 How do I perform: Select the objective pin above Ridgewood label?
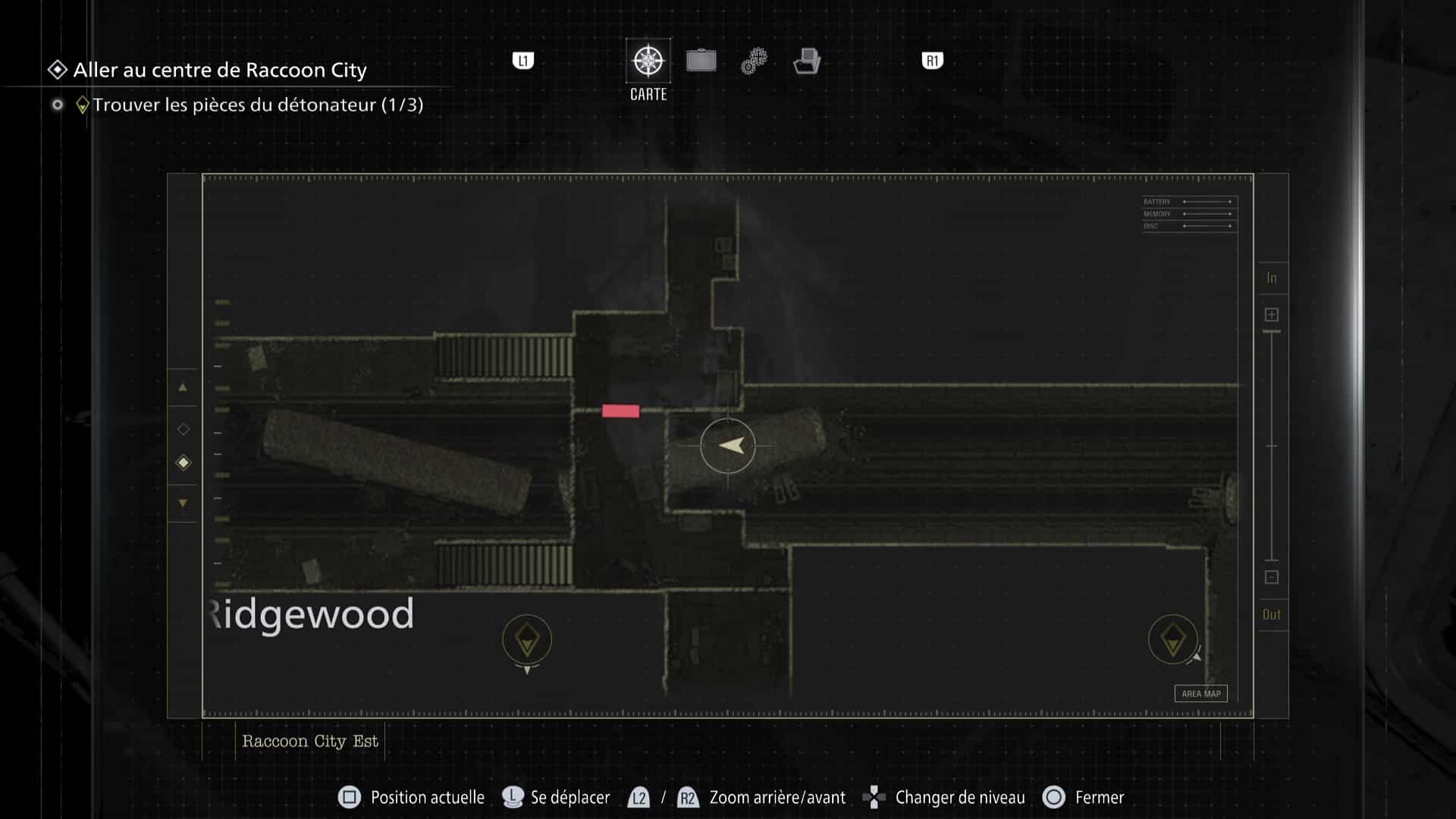[527, 639]
